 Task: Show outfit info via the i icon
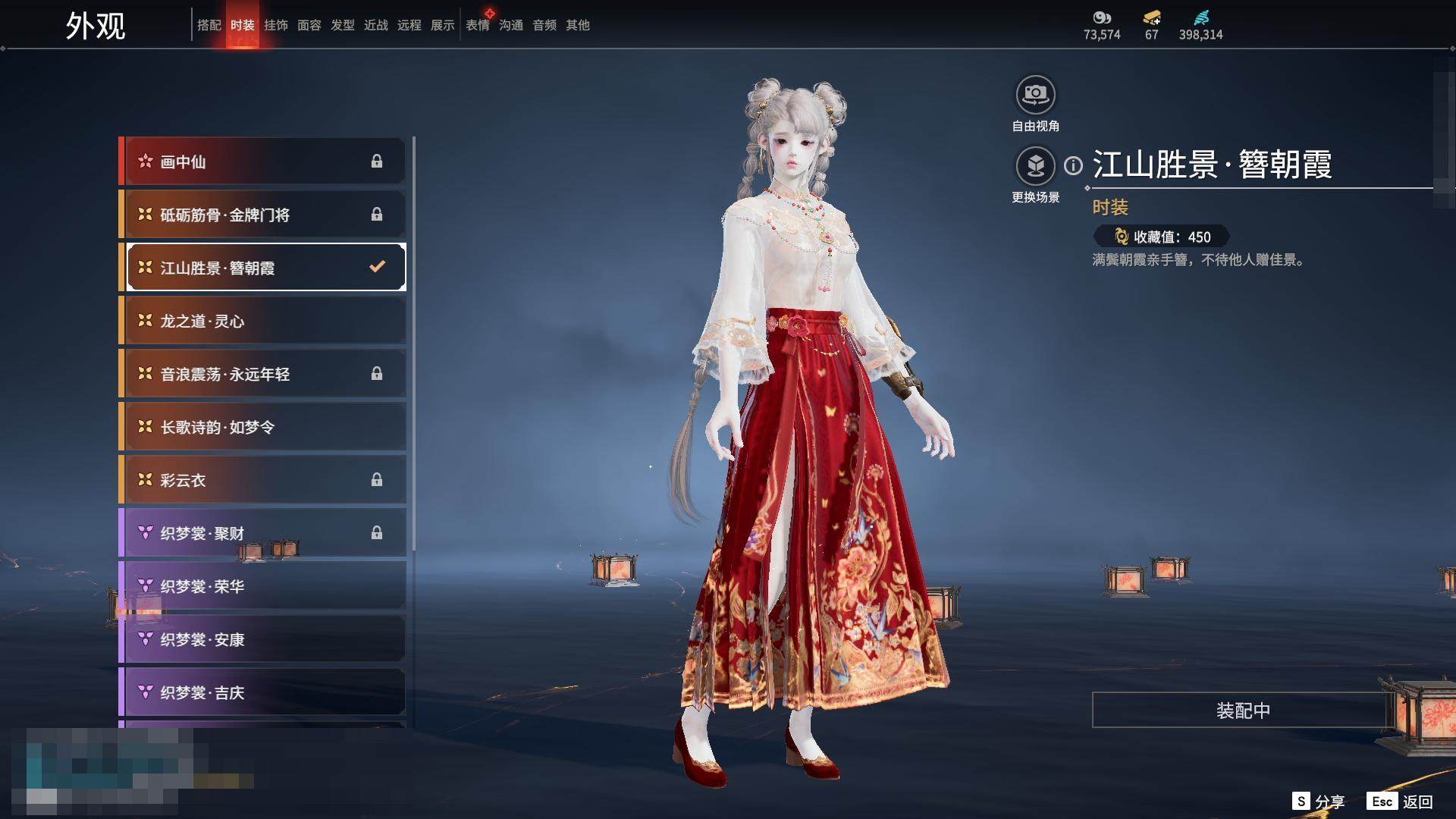[1073, 165]
